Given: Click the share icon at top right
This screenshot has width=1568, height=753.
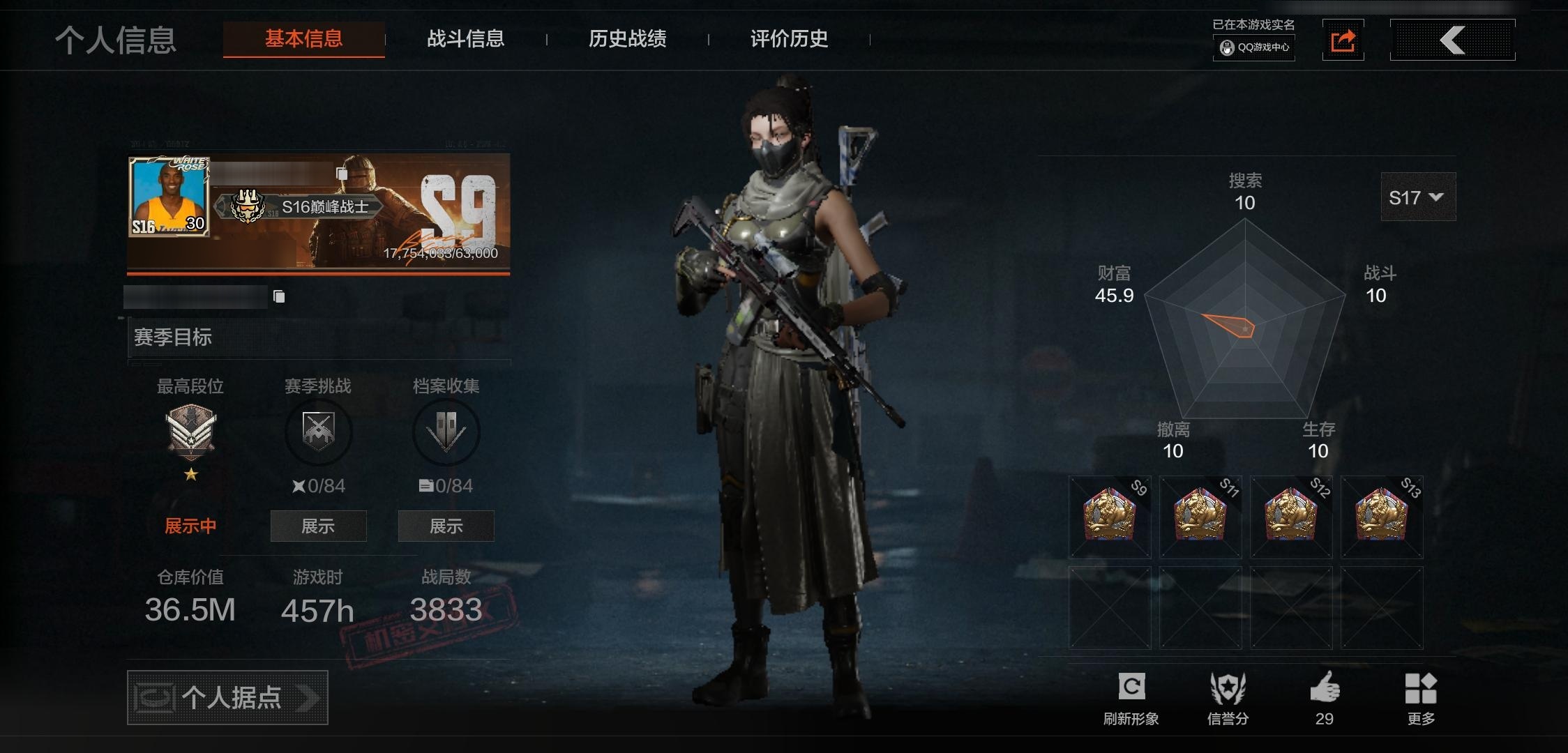Looking at the screenshot, I should point(1343,40).
